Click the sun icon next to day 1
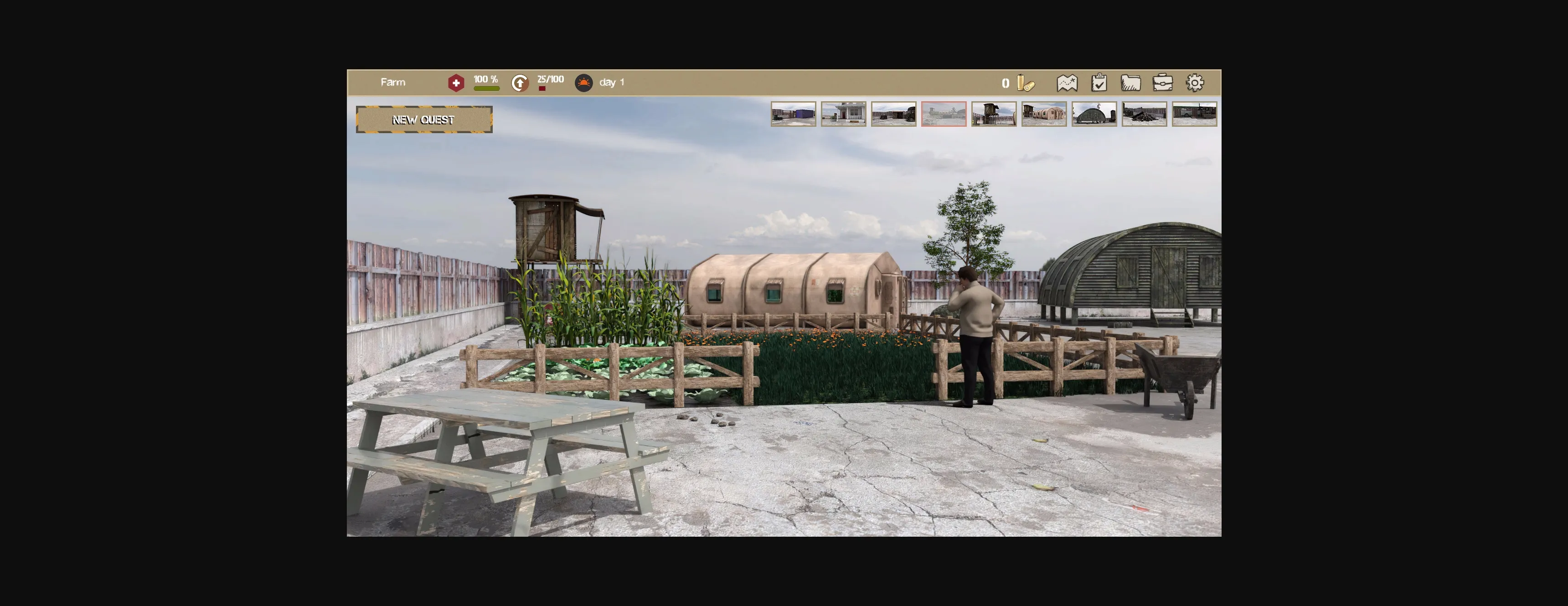The height and width of the screenshot is (606, 1568). tap(584, 82)
